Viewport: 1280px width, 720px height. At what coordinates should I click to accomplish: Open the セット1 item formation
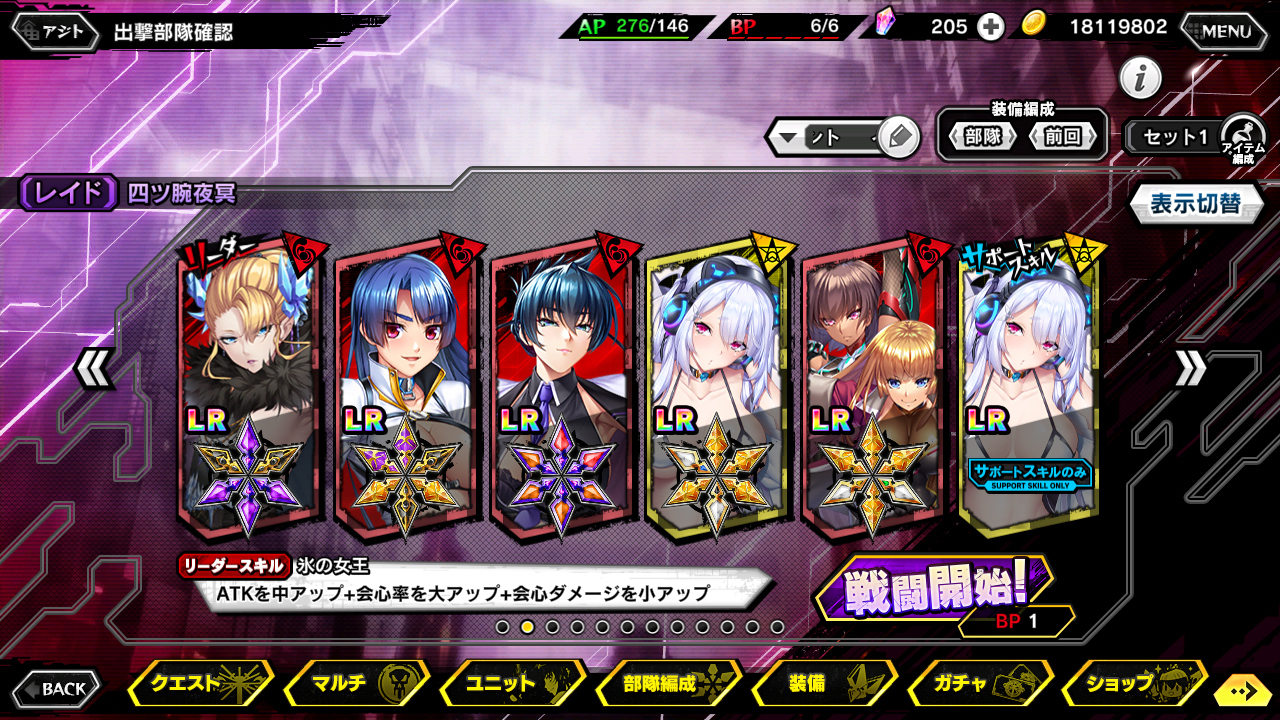pos(1176,137)
